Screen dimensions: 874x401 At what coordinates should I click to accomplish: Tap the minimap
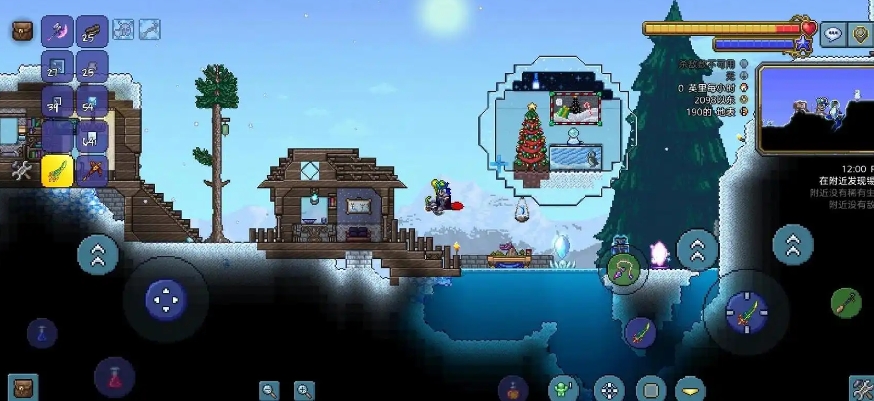pyautogui.click(x=815, y=108)
